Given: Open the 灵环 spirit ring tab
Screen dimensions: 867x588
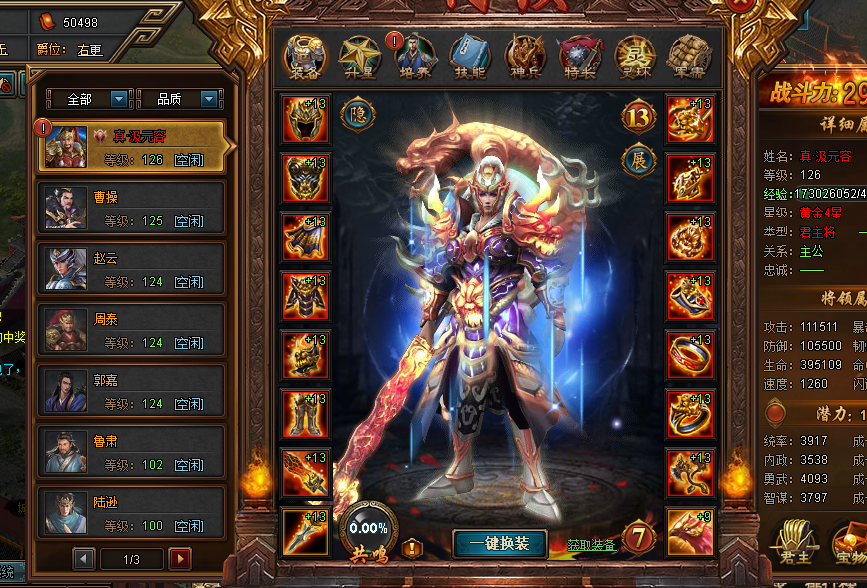Looking at the screenshot, I should pyautogui.click(x=633, y=56).
